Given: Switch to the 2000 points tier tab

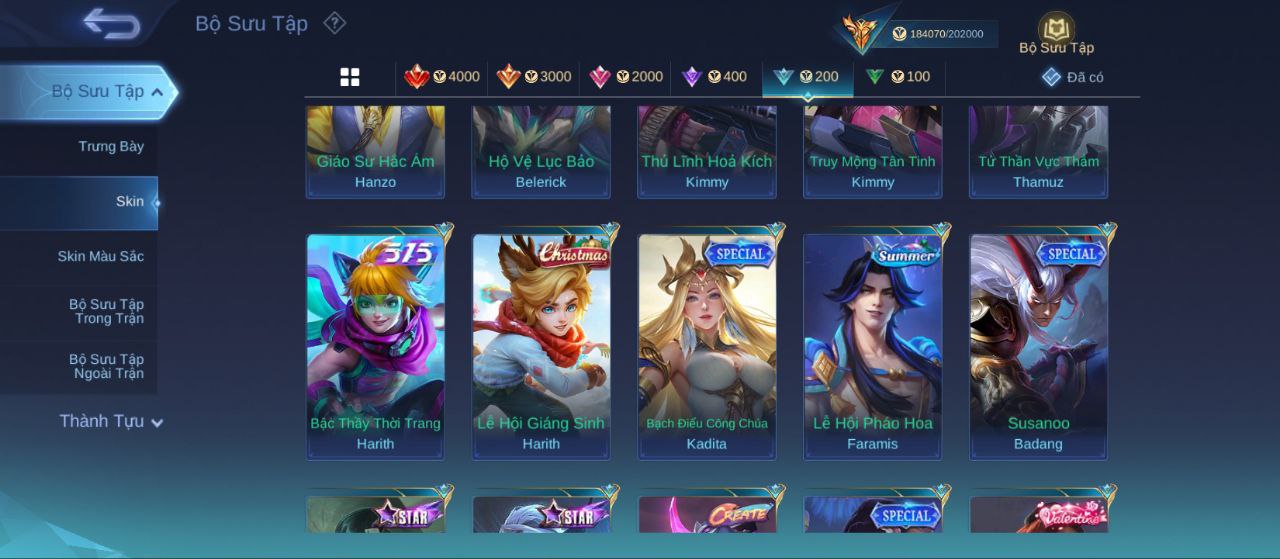Looking at the screenshot, I should (x=626, y=77).
